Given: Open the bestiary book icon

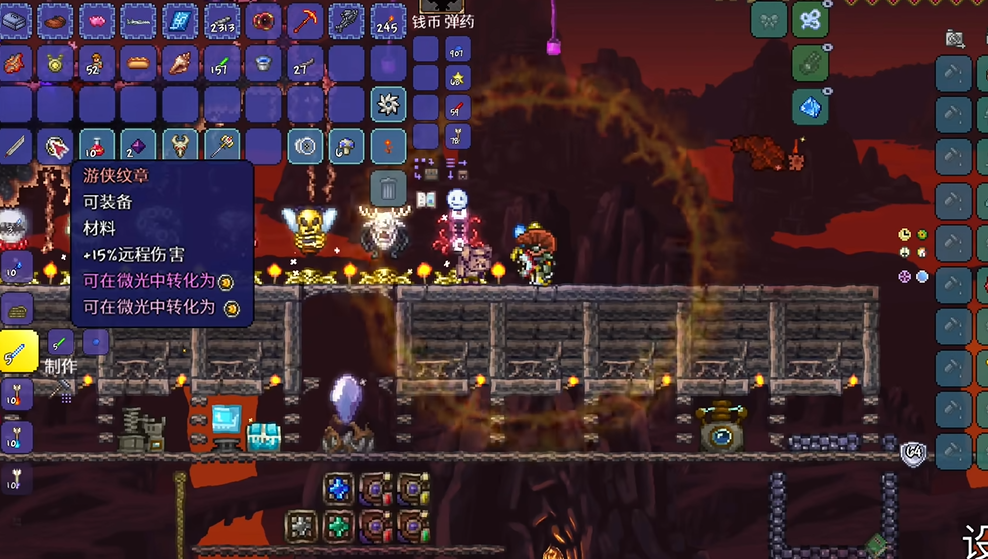Looking at the screenshot, I should point(426,199).
